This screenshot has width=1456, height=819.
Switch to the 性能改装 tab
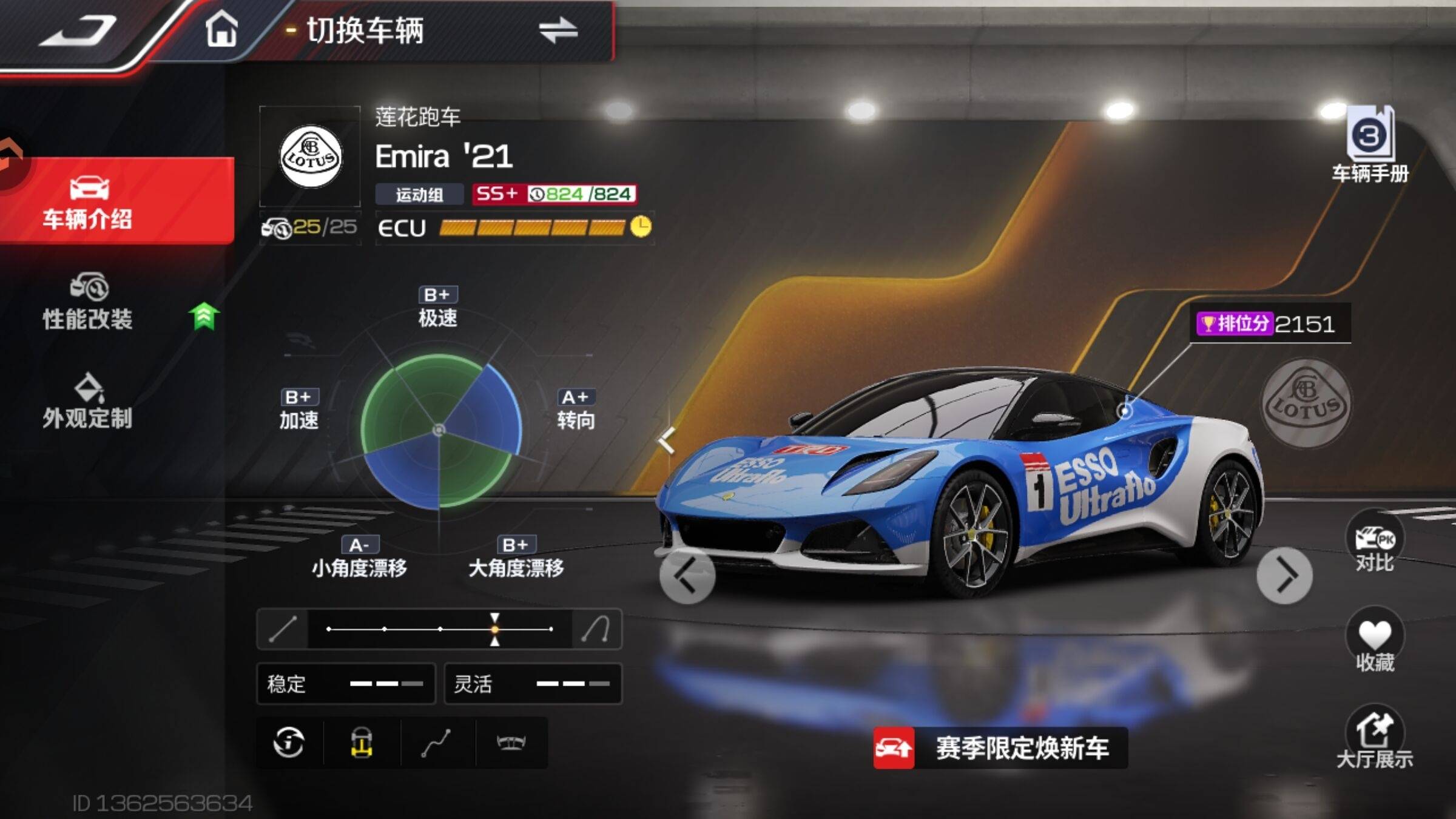click(89, 302)
